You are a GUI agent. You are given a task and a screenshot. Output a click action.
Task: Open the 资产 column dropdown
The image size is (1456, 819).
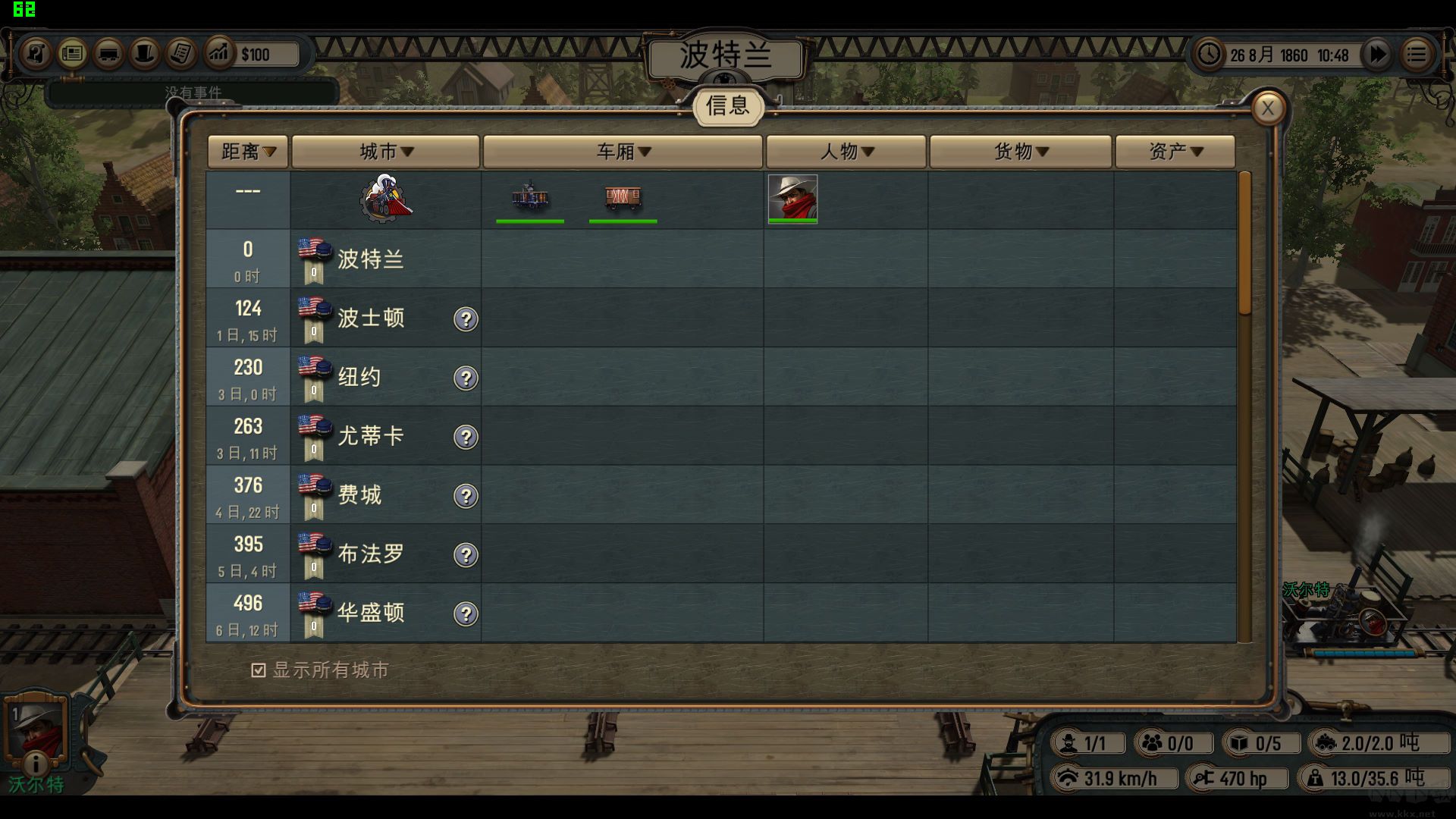point(1175,152)
